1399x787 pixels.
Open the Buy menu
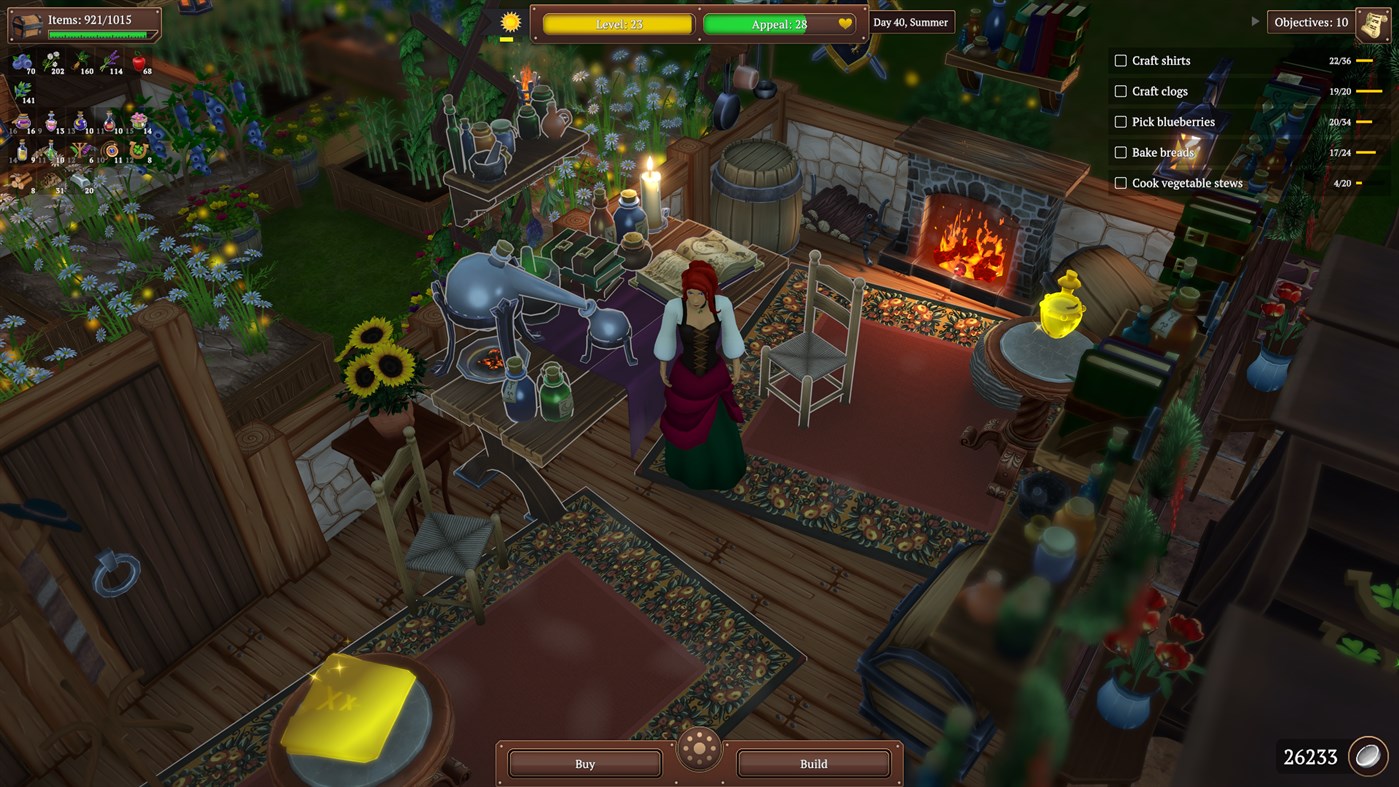tap(583, 763)
